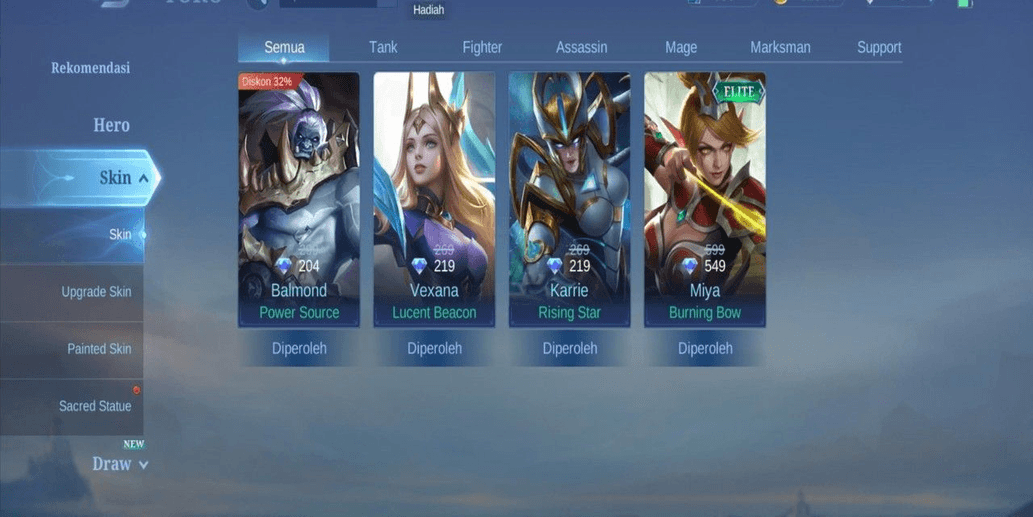Screen dimensions: 1033x517
Task: Collapse the Skin menu section
Action: [x=120, y=178]
